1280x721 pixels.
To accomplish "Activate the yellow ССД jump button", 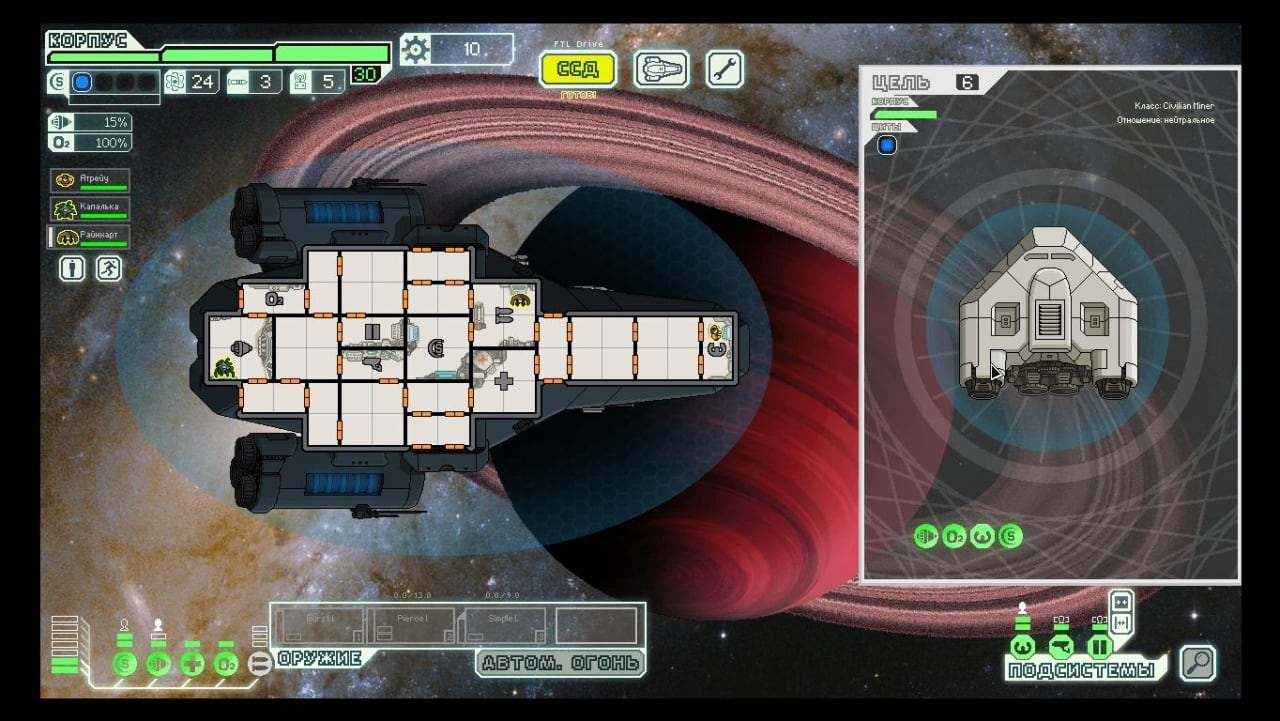I will 578,70.
